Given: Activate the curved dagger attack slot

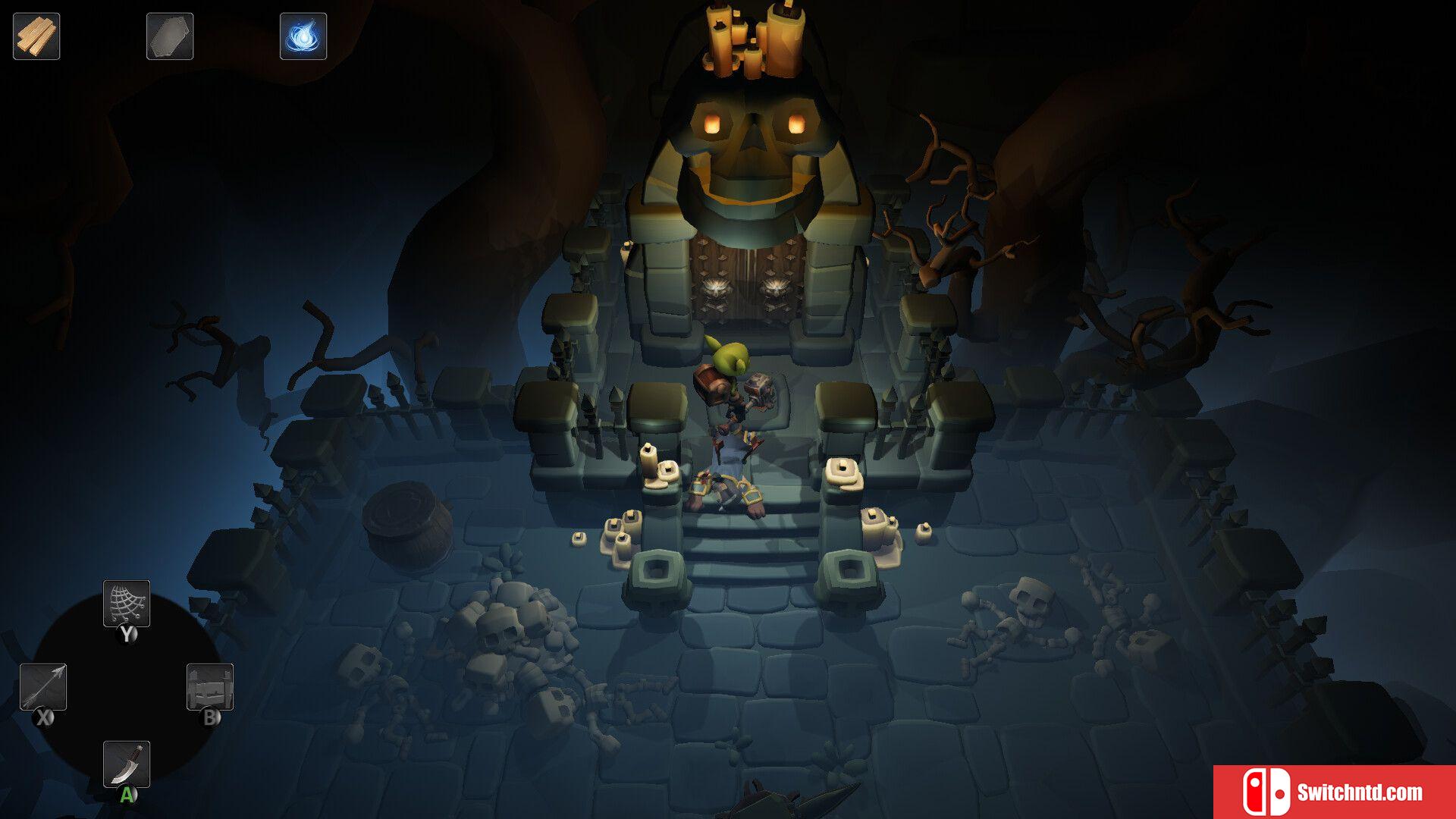Looking at the screenshot, I should click(x=127, y=764).
